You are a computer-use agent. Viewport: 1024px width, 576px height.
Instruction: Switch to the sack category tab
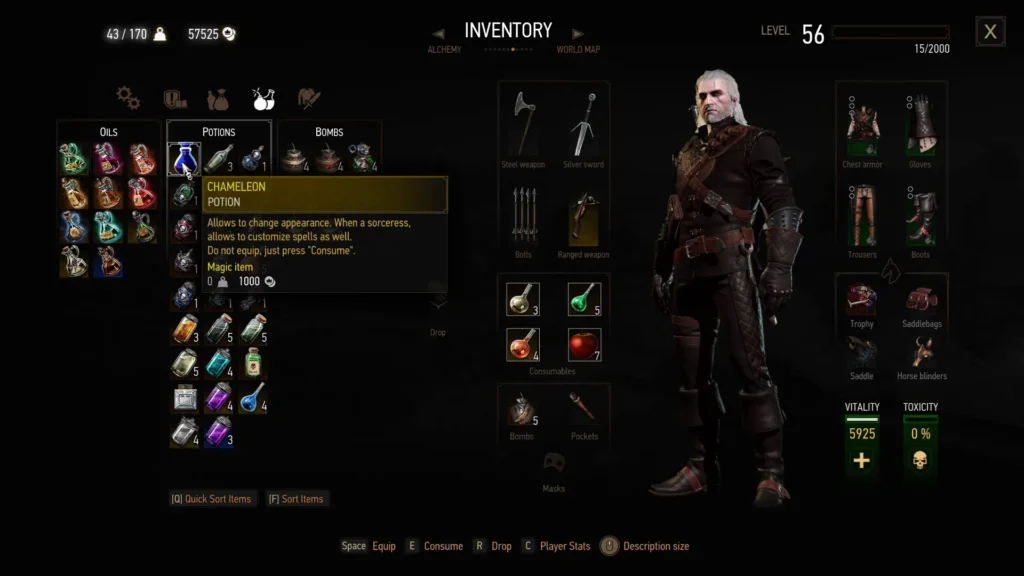pos(218,98)
